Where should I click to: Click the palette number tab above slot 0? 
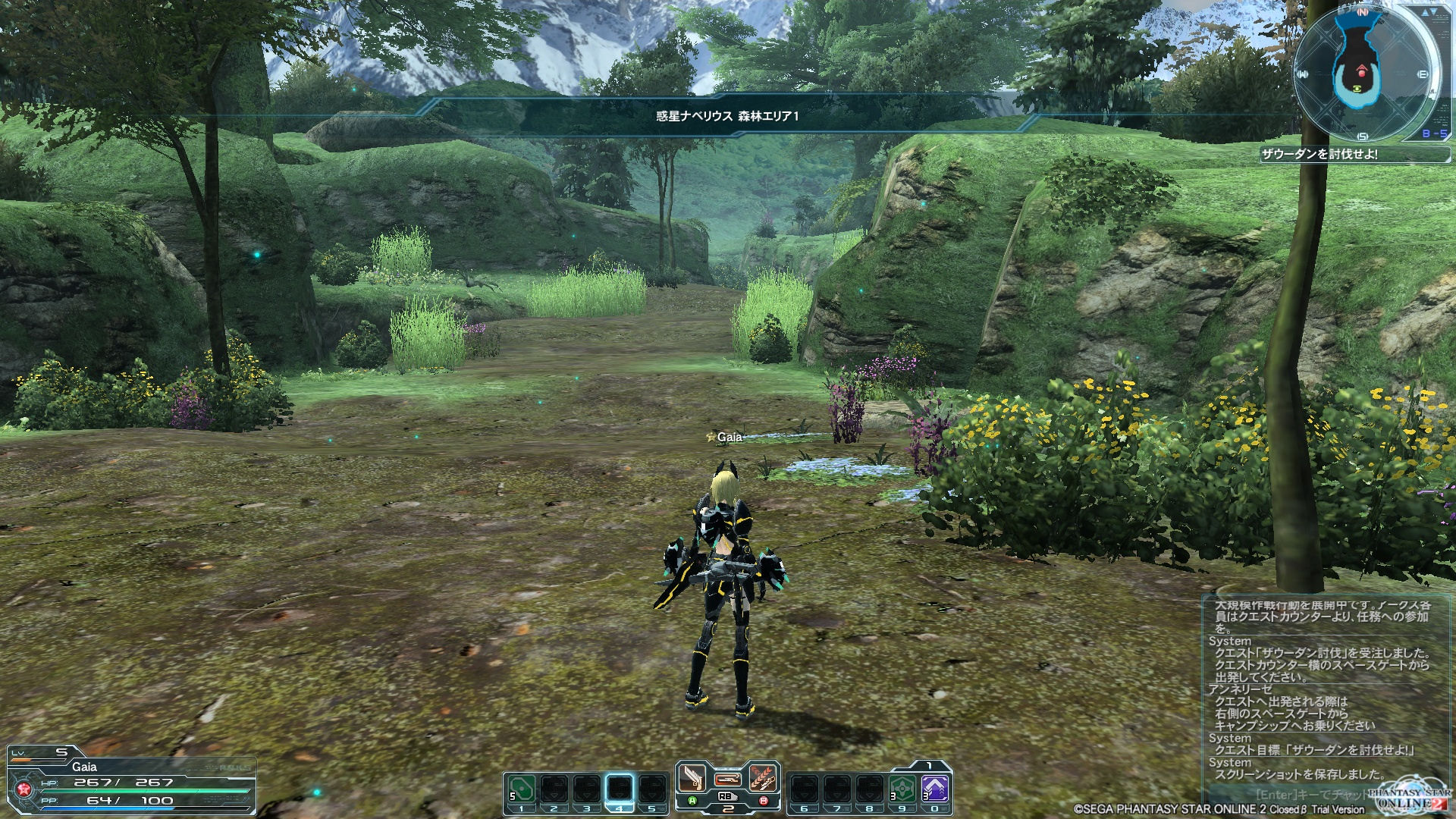[930, 766]
